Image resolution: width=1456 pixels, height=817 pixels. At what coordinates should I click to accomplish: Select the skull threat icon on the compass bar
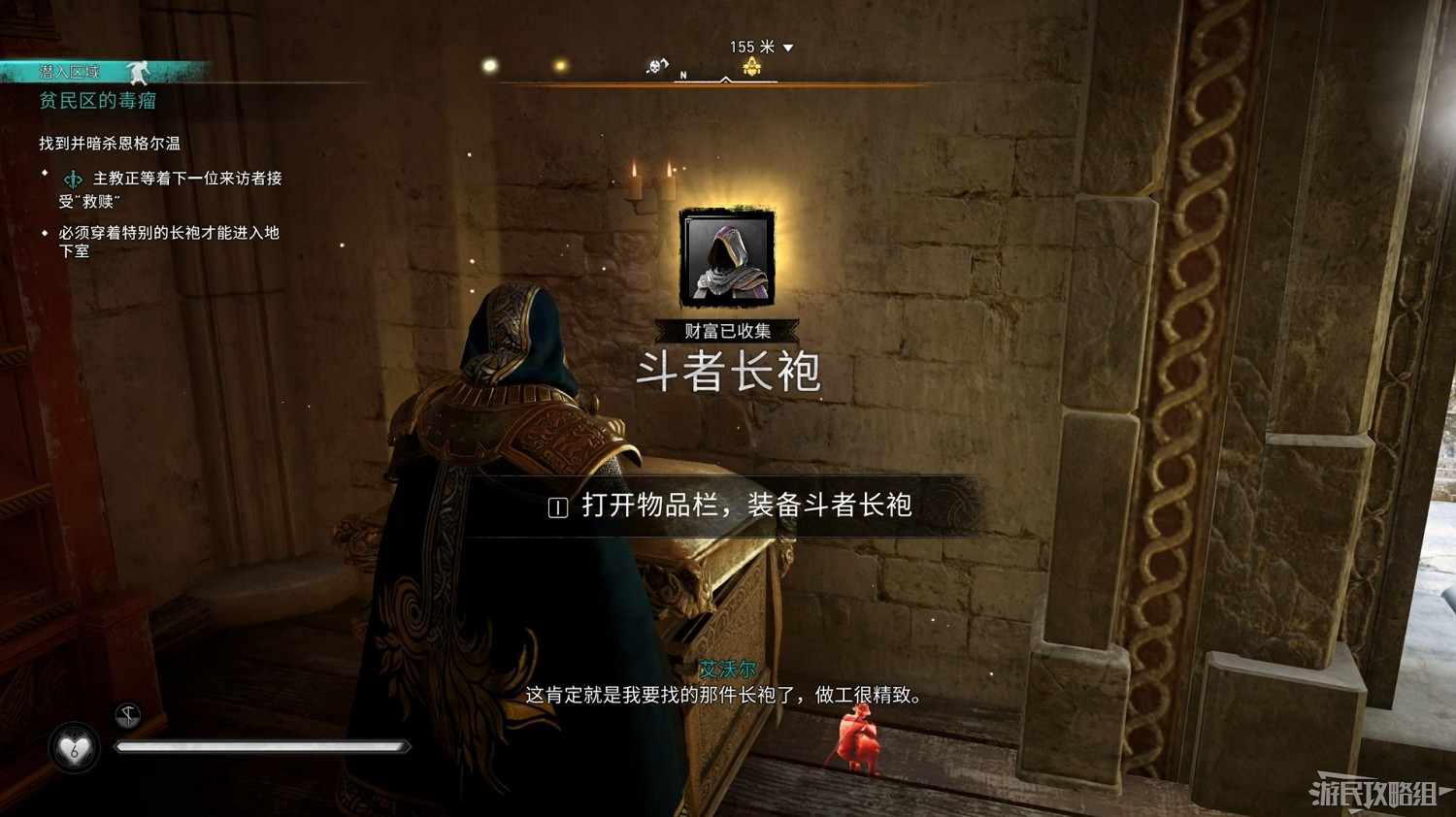658,66
